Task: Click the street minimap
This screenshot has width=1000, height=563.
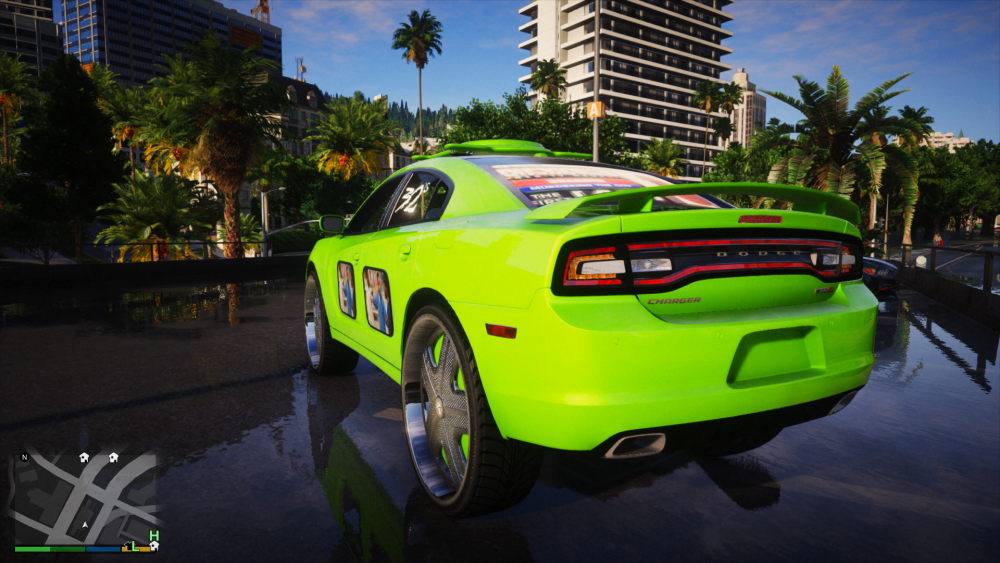Action: point(85,498)
